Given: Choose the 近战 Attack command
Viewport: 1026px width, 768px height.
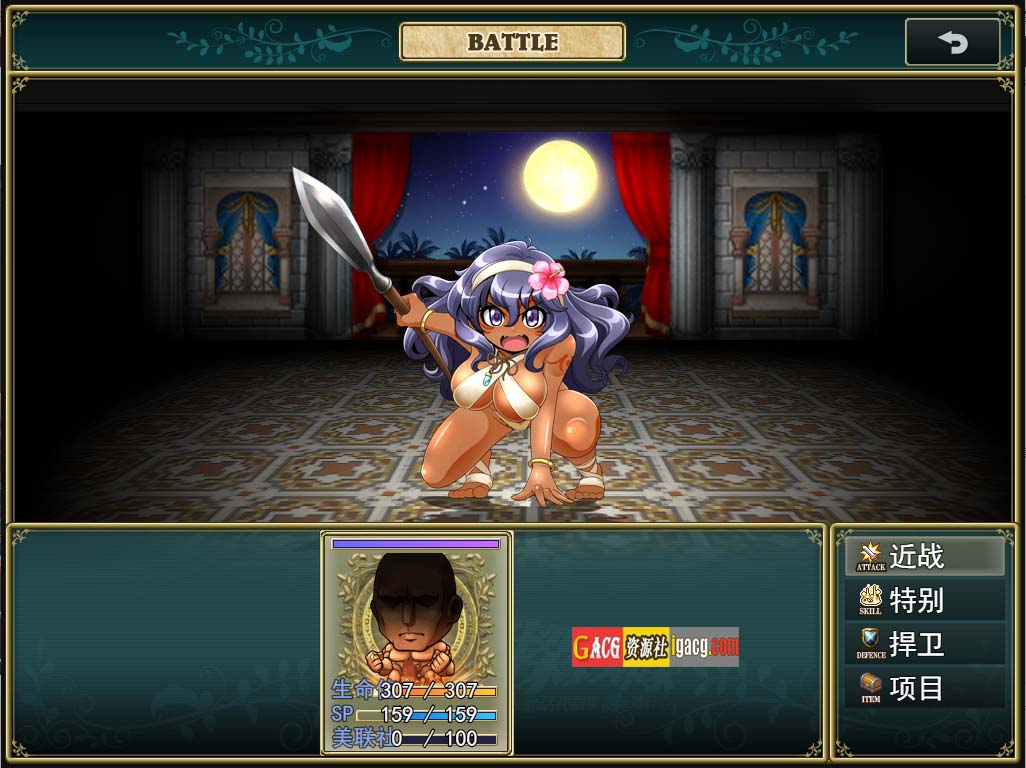Looking at the screenshot, I should pos(925,556).
